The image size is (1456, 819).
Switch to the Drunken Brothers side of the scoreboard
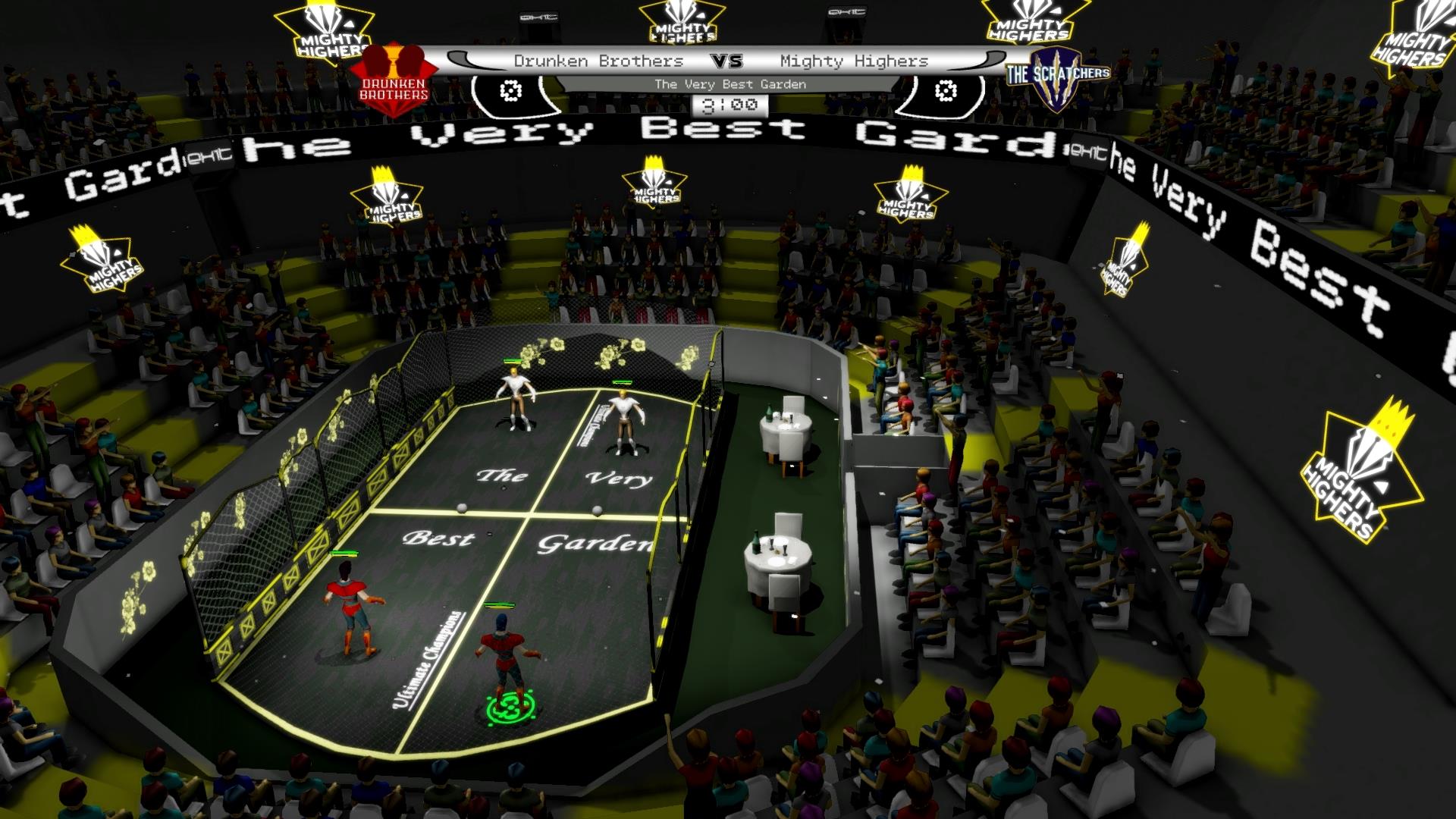pyautogui.click(x=599, y=61)
